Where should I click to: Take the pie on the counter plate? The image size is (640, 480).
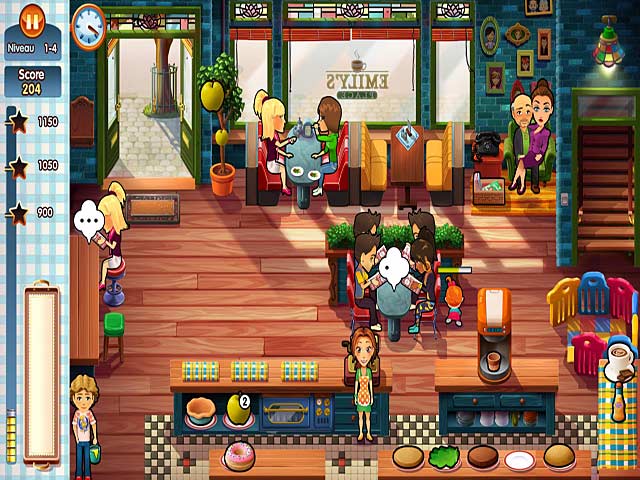pos(200,408)
